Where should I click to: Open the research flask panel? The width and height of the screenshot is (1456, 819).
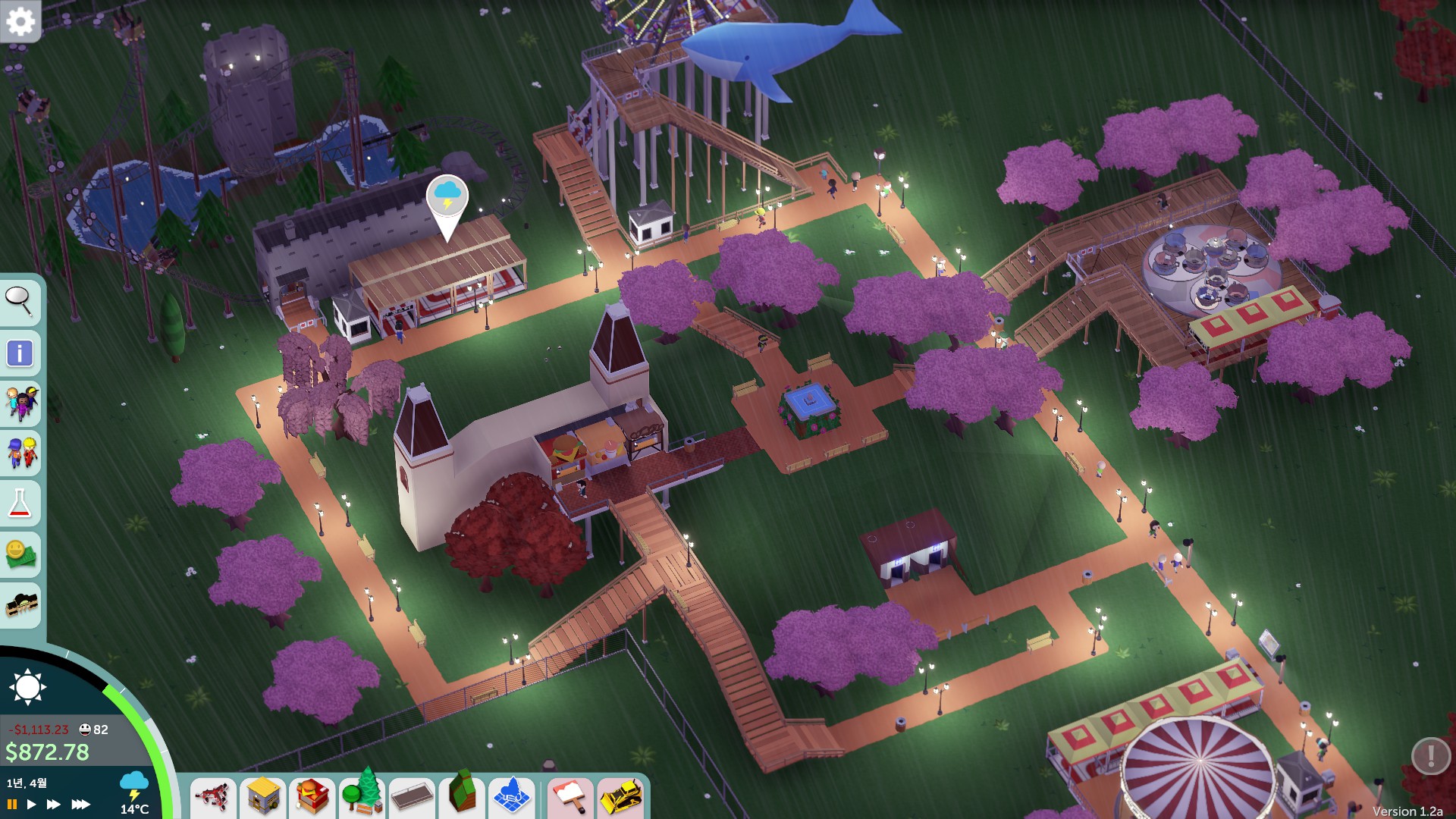[20, 503]
